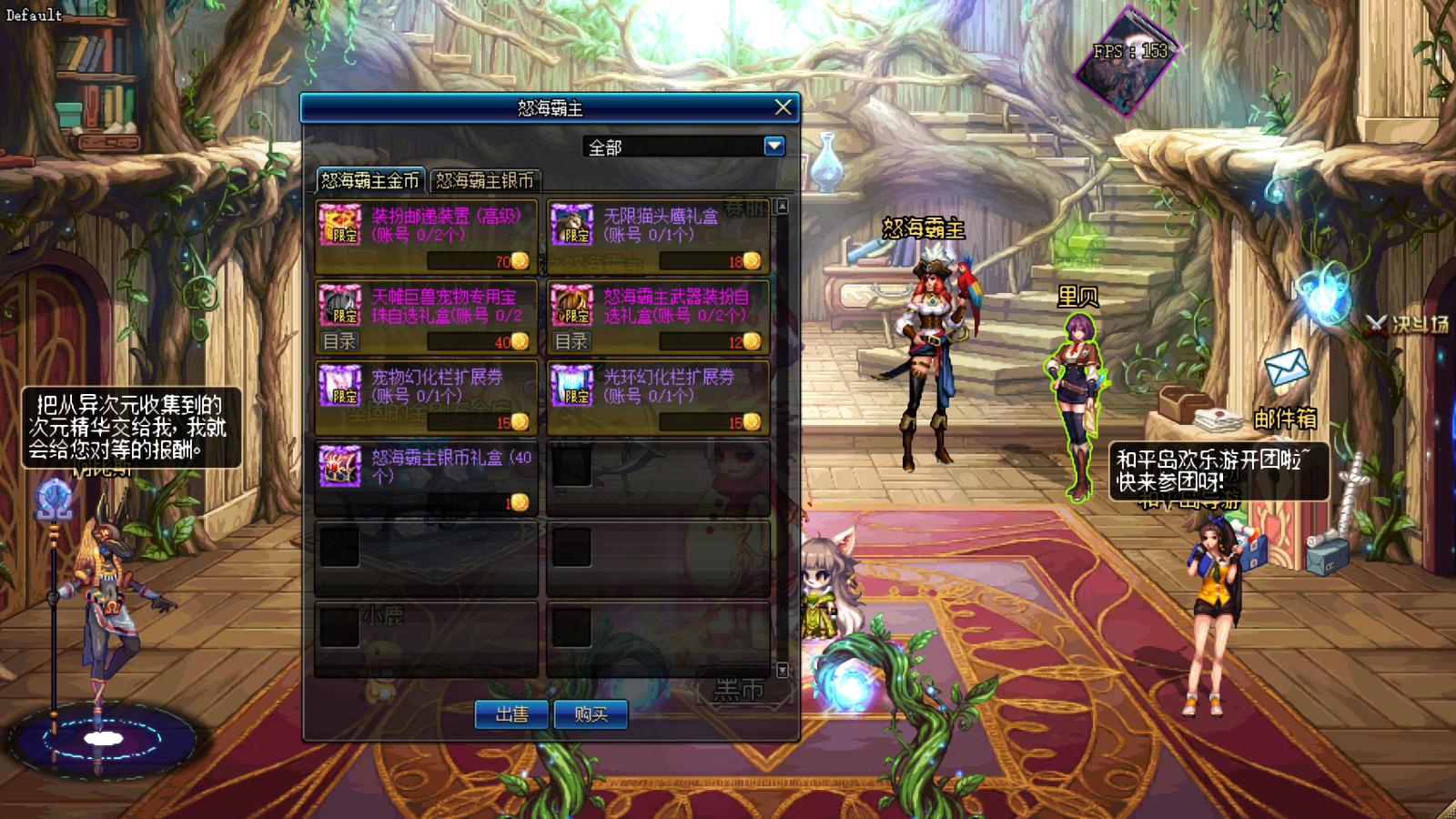The image size is (1456, 819).
Task: Click the 出售 sell button
Action: [x=511, y=714]
